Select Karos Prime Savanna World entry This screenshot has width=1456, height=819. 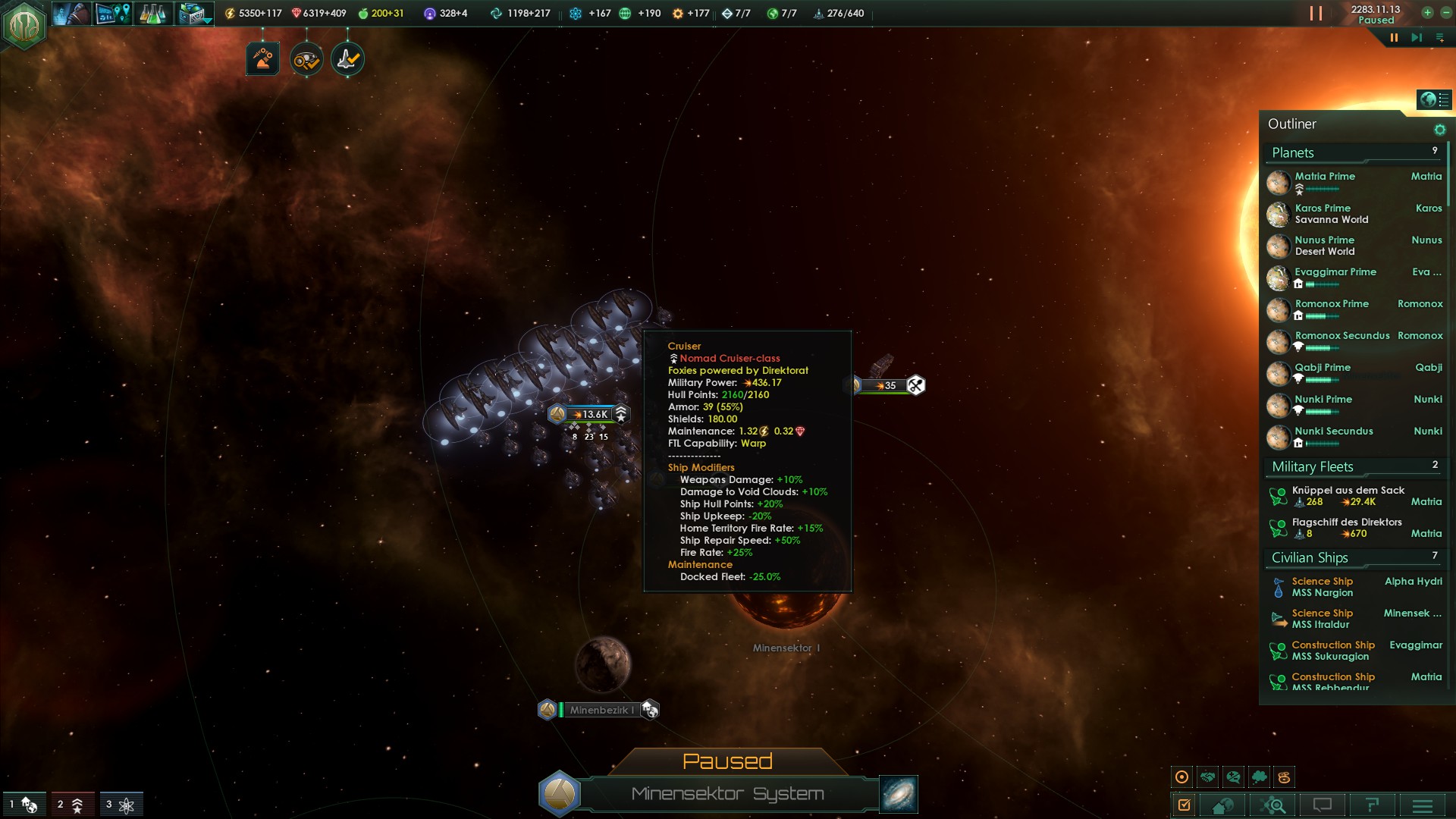pyautogui.click(x=1331, y=214)
